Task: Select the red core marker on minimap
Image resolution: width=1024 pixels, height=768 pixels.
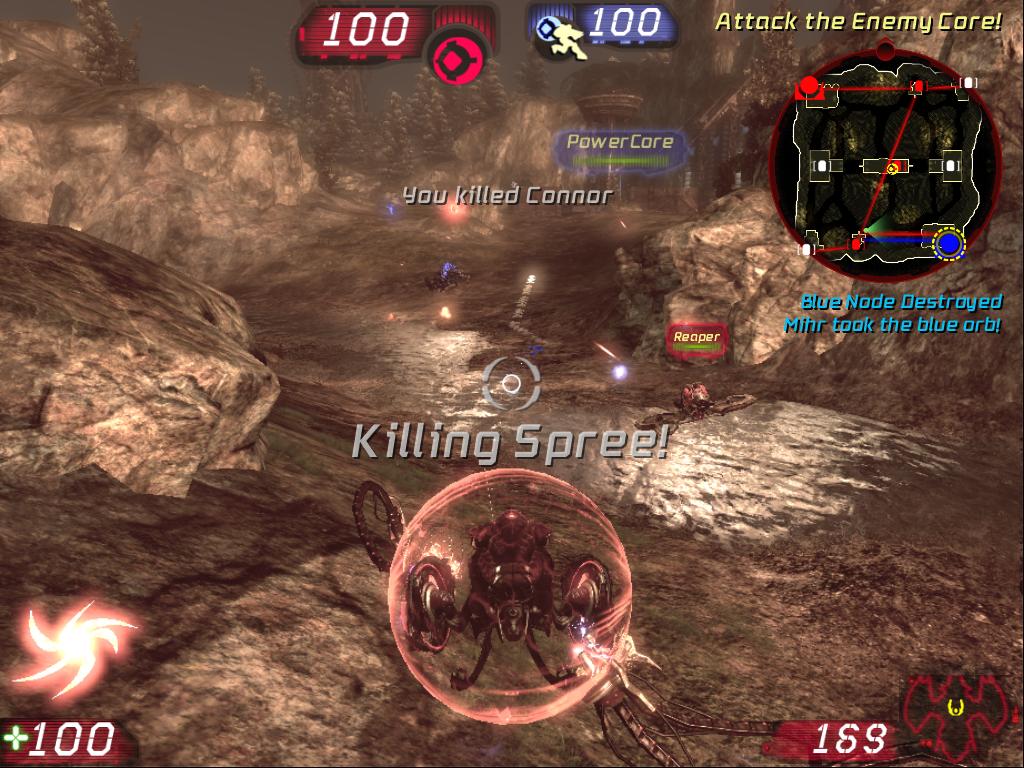Action: [809, 85]
